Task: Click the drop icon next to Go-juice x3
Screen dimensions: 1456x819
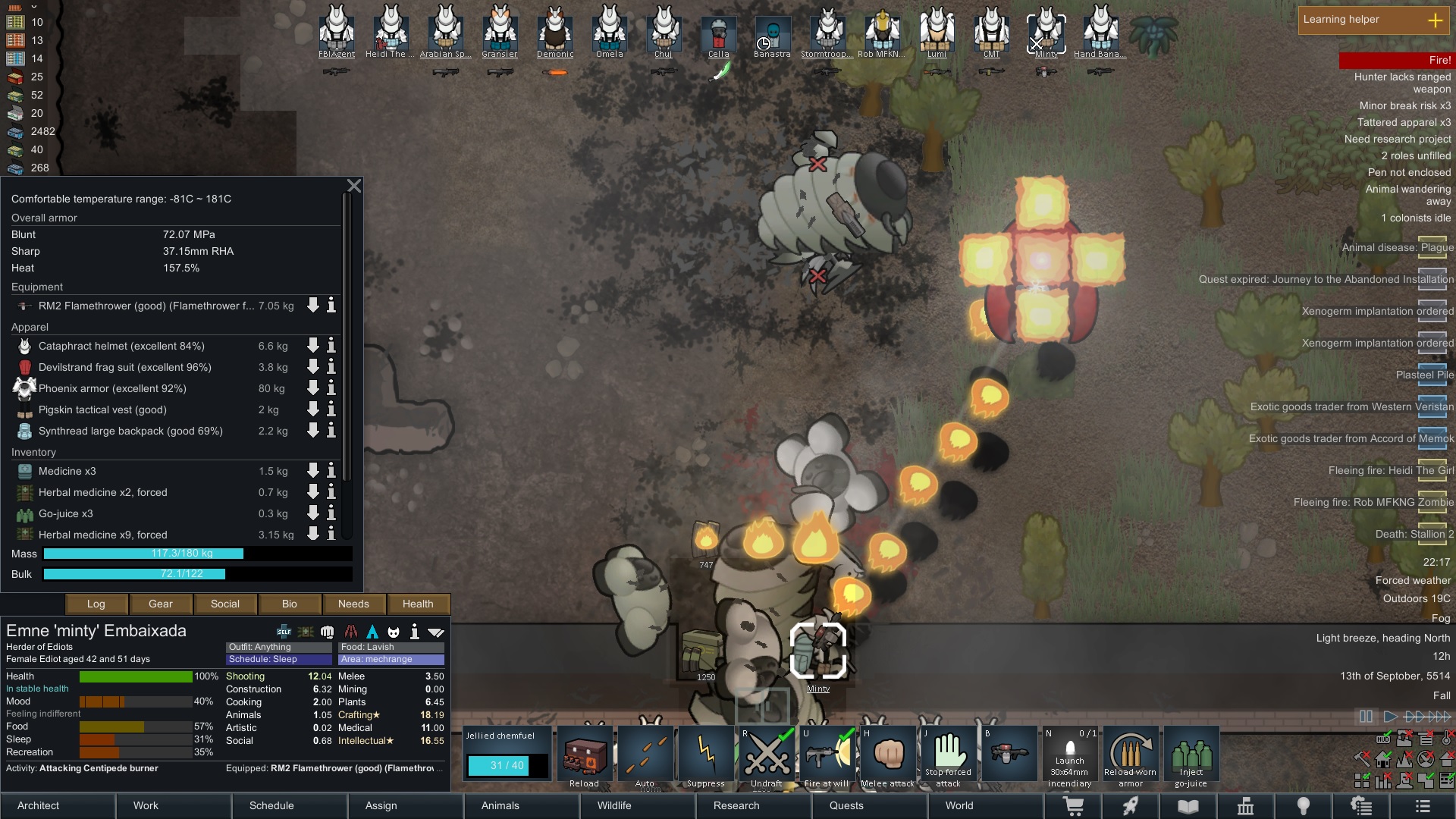Action: coord(312,513)
